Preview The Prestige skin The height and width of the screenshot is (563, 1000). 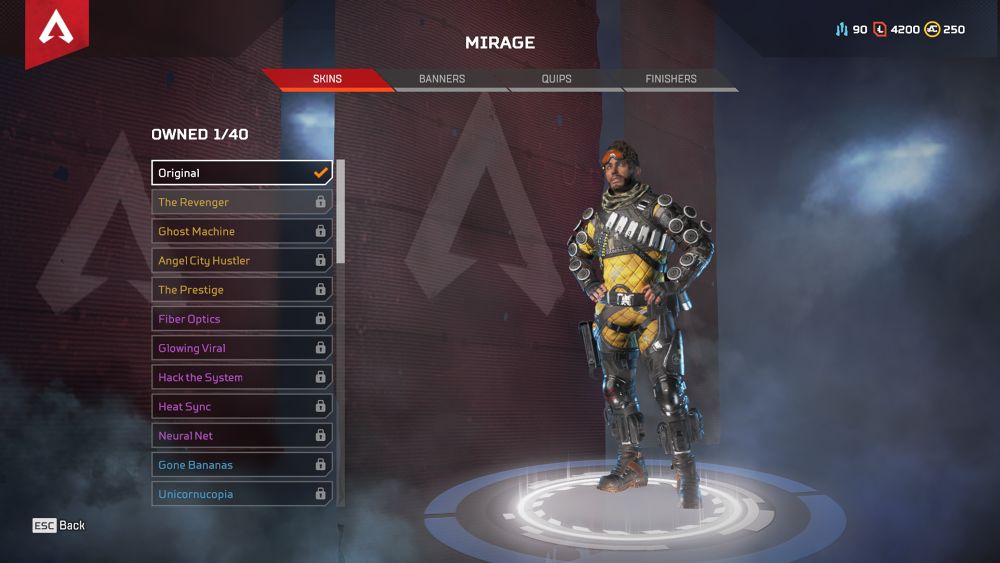pyautogui.click(x=242, y=290)
